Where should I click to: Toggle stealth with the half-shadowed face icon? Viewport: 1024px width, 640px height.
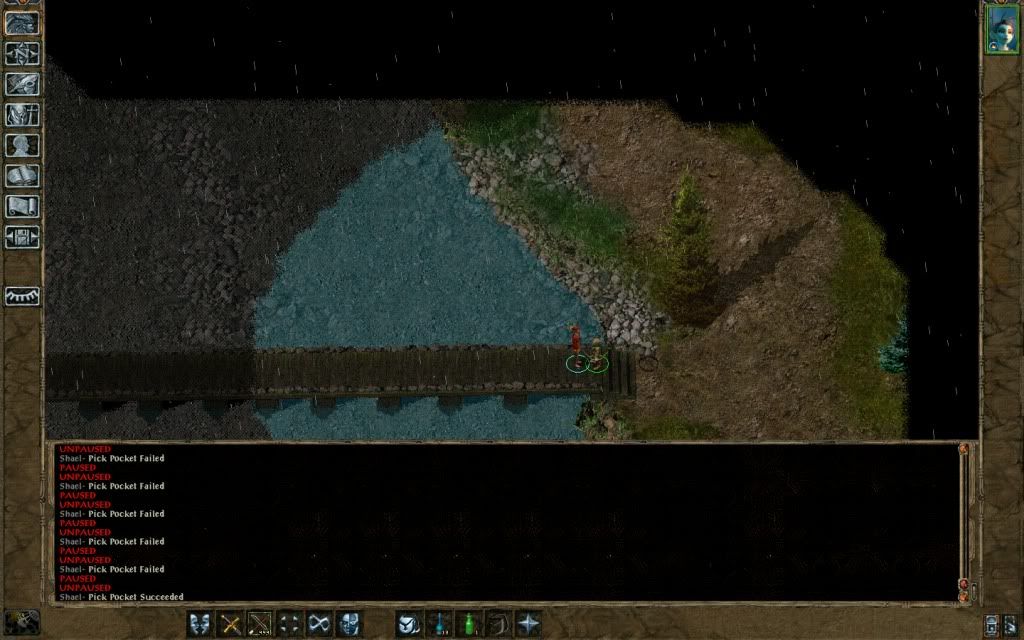pyautogui.click(x=349, y=623)
